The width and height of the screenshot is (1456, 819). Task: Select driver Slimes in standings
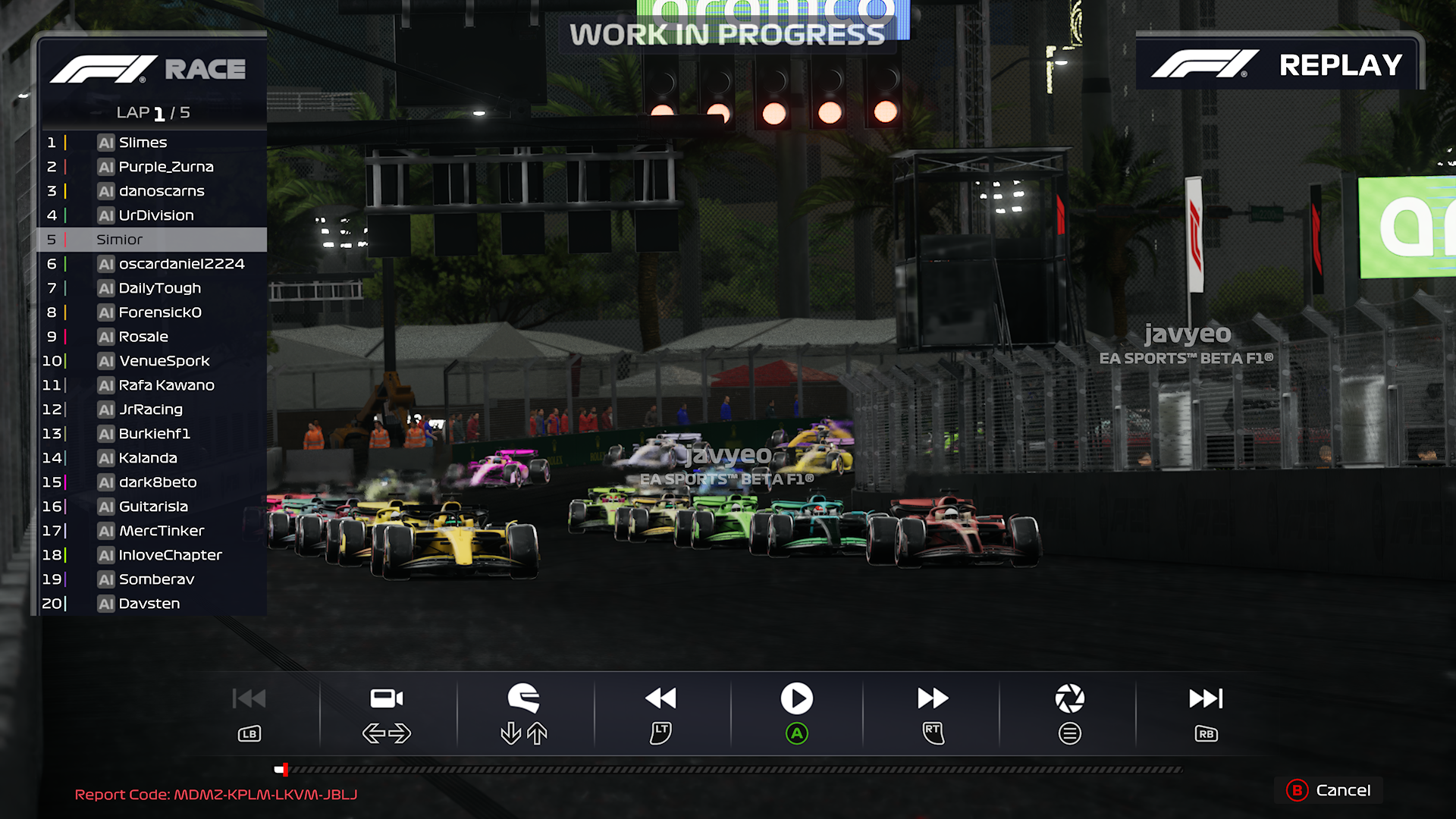tap(143, 143)
